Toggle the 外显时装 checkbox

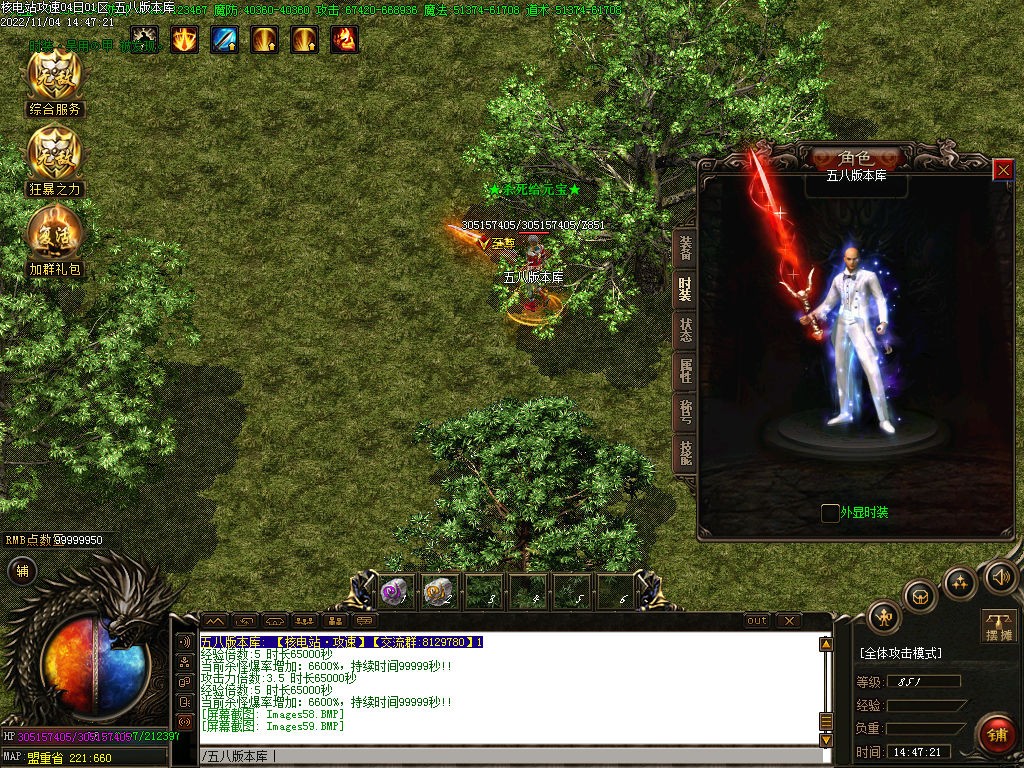pyautogui.click(x=830, y=513)
